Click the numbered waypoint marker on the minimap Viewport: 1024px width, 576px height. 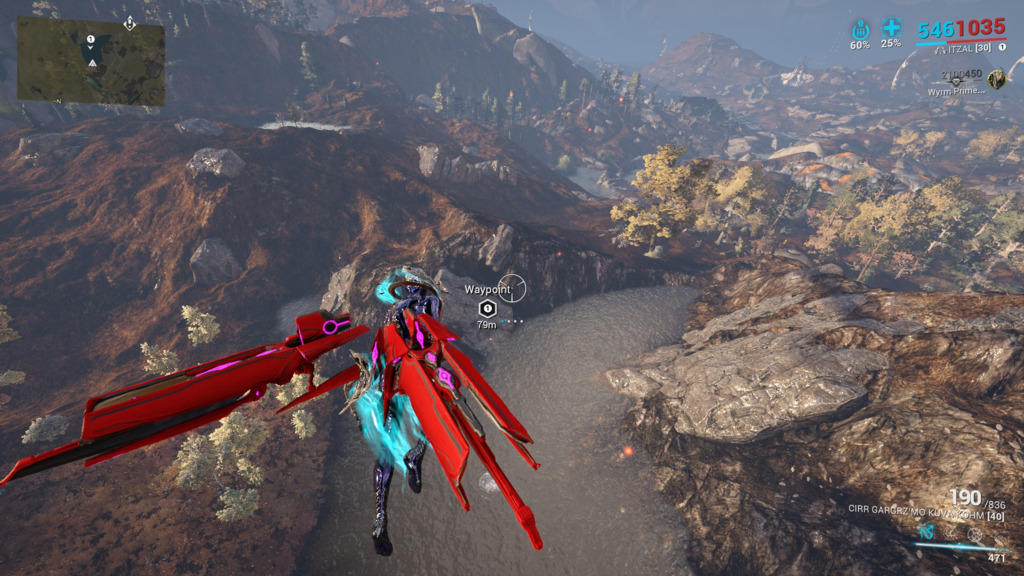point(91,40)
